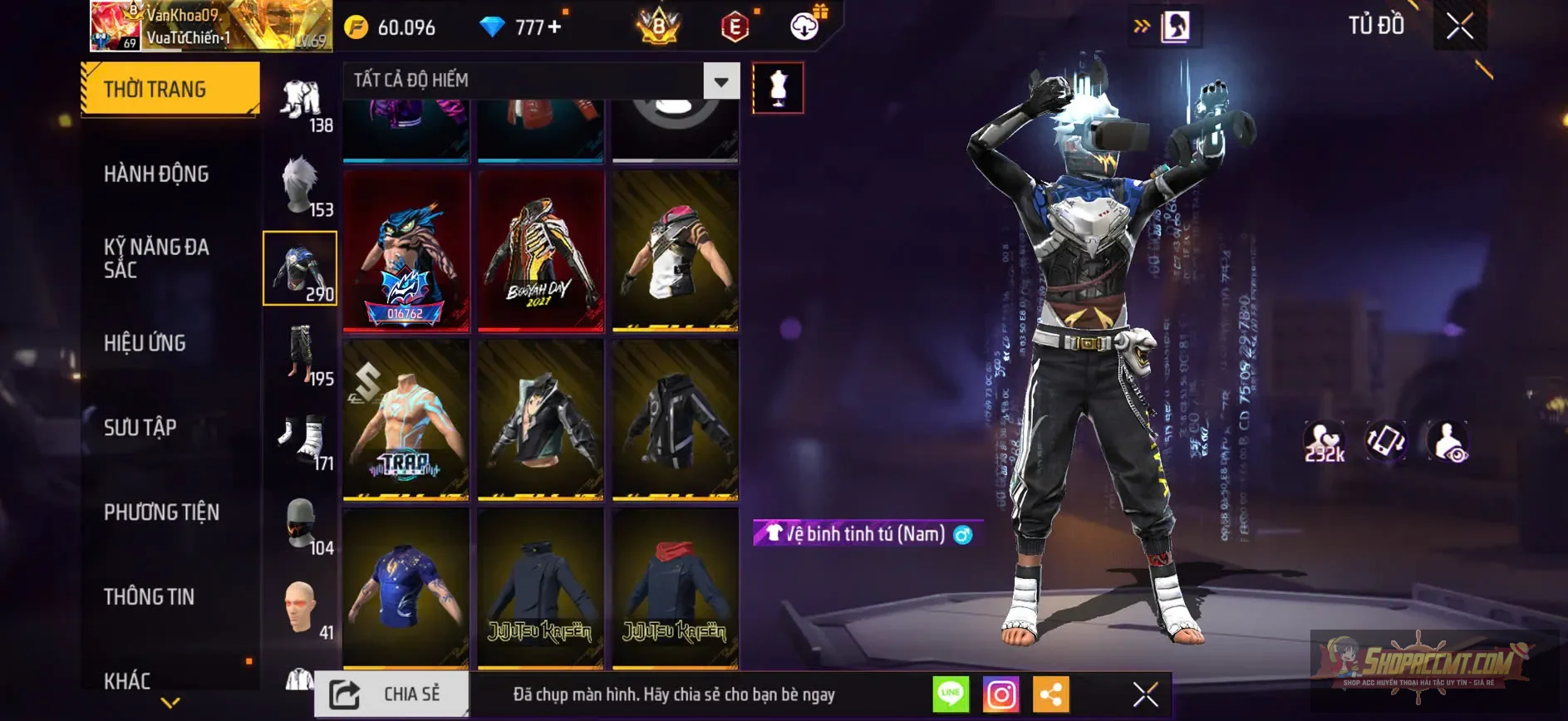1568x721 pixels.
Task: Click the mannequin outfit preview icon
Action: (x=778, y=88)
